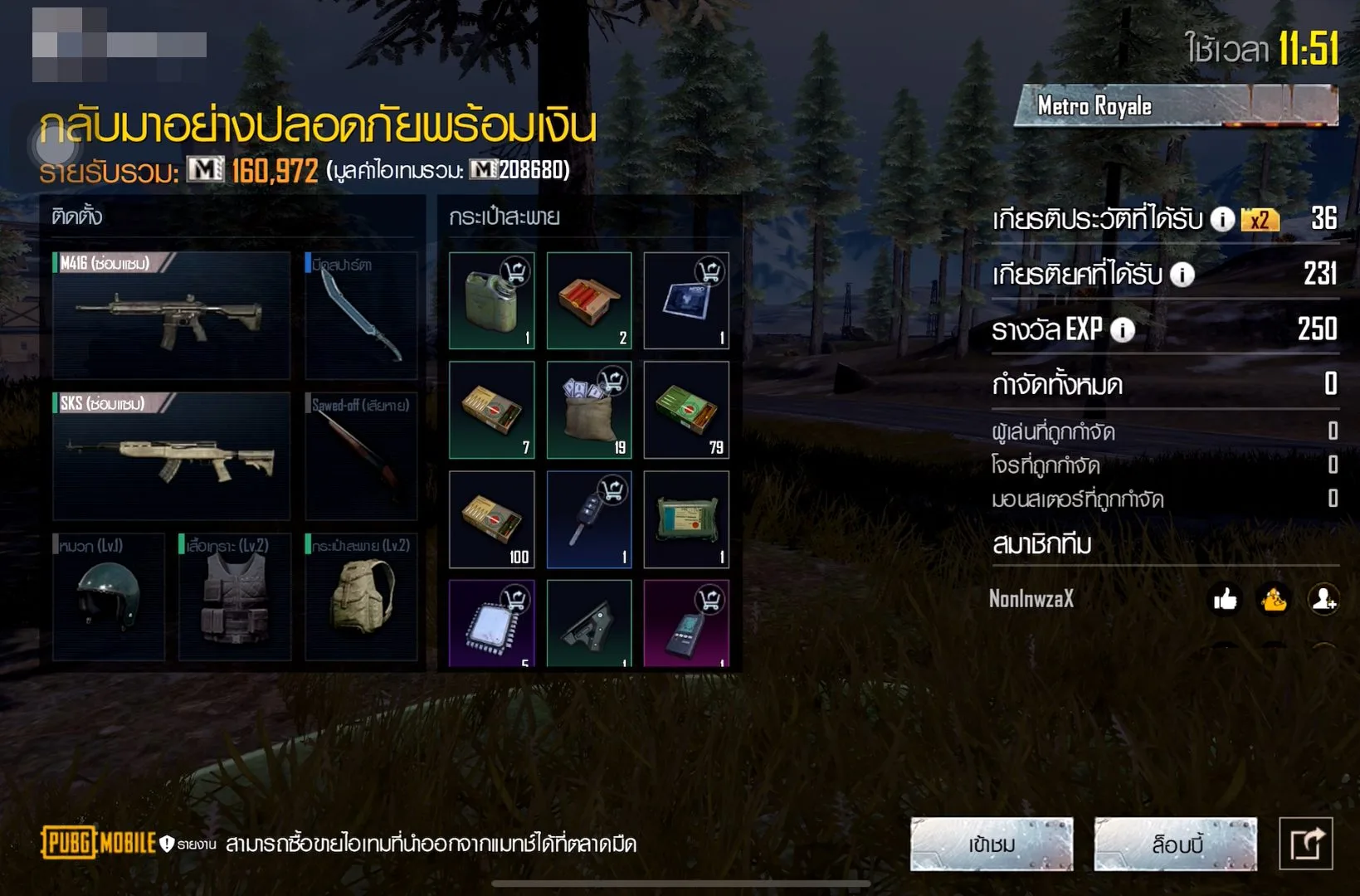Select the green ammo box with 79
1360x896 pixels.
click(686, 410)
